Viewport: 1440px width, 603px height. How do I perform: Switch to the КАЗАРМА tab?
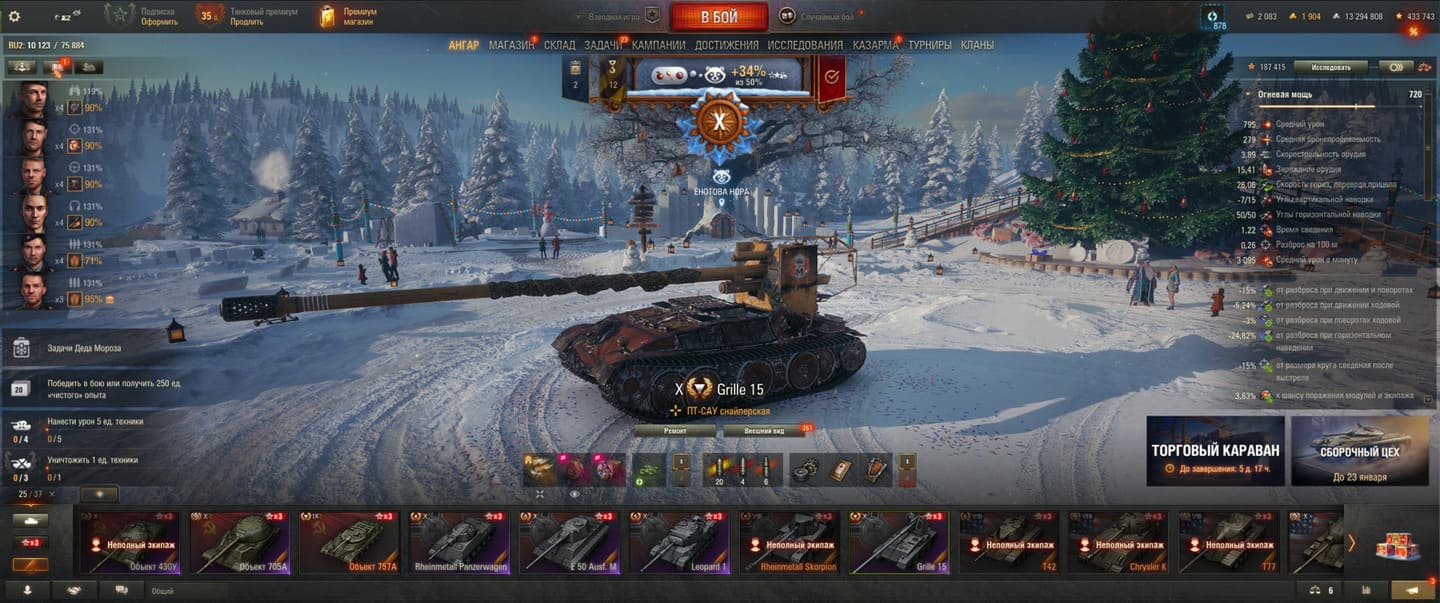pos(875,45)
